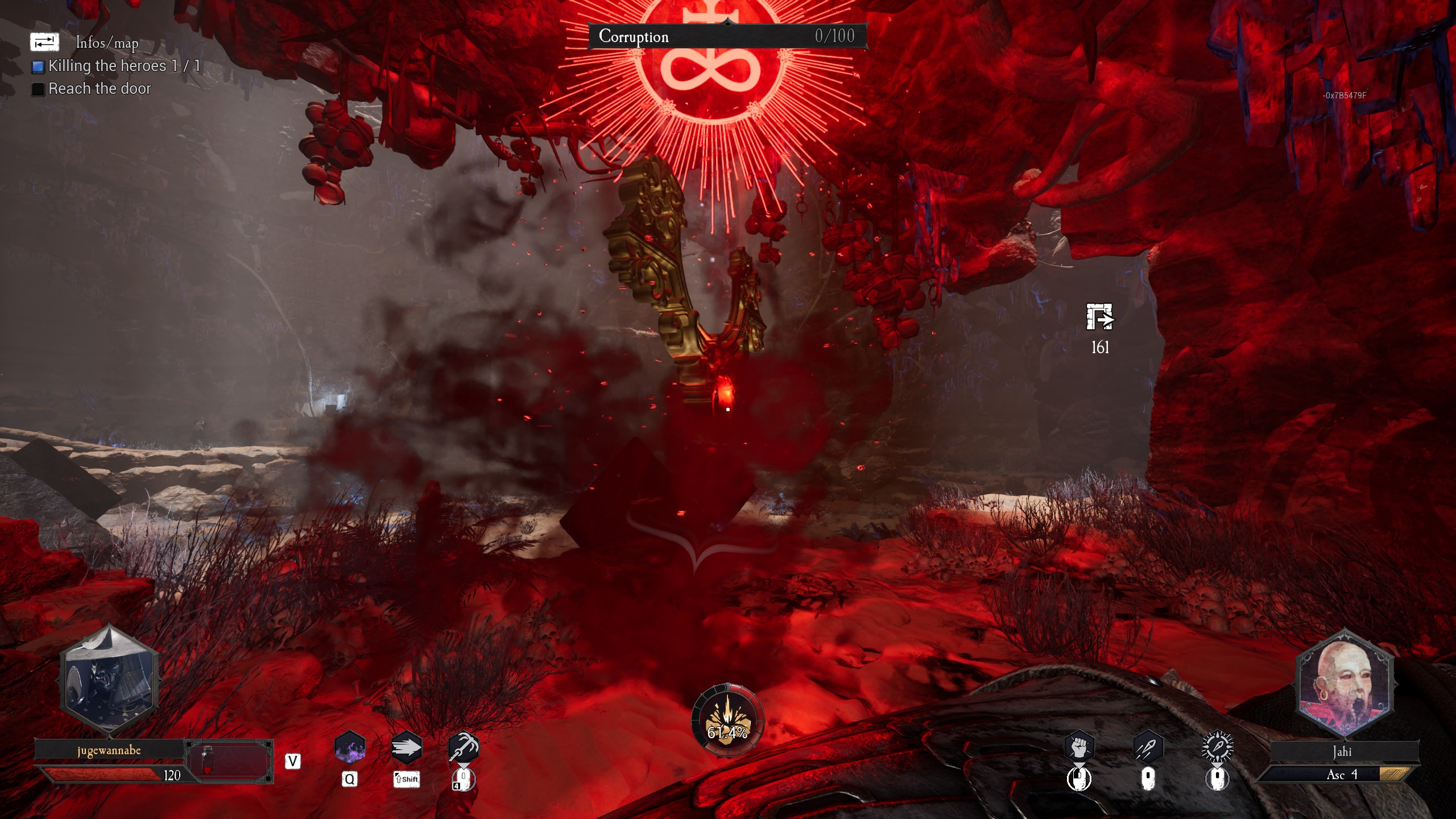The image size is (1456, 819).
Task: Open the Infos/map toggle icon
Action: (44, 42)
